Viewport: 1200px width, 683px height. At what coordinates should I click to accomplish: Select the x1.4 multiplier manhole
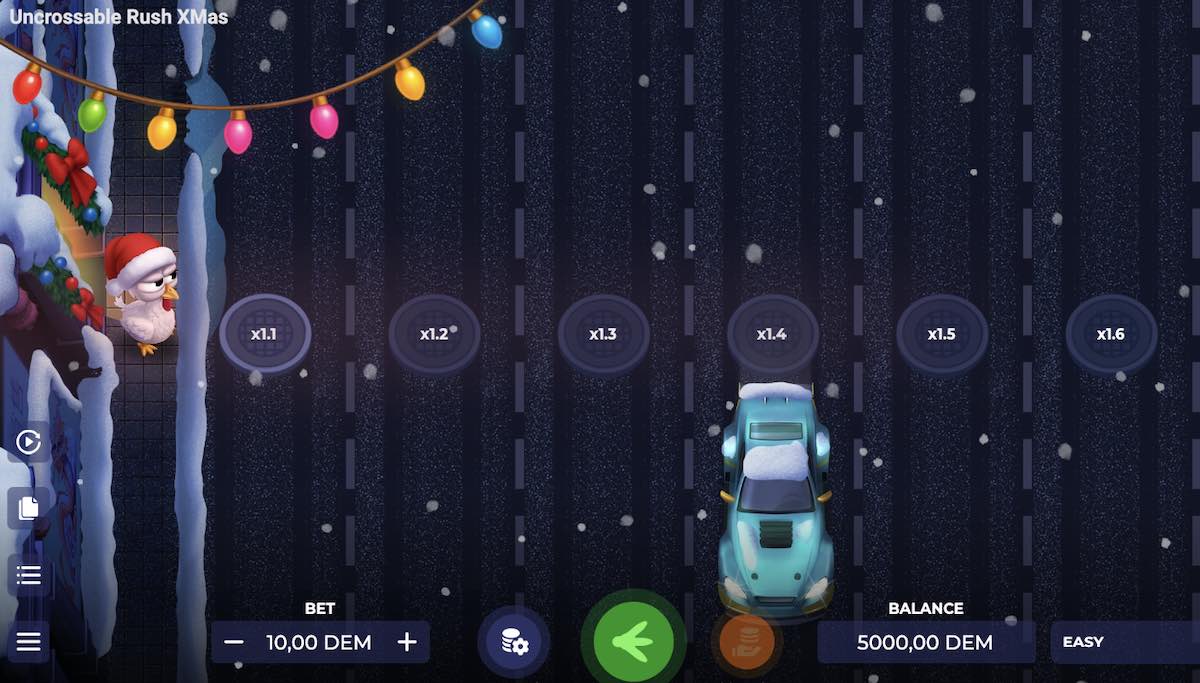pyautogui.click(x=772, y=334)
